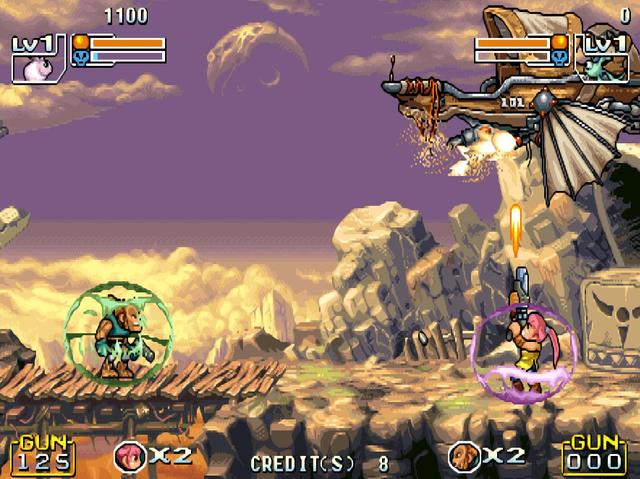640x479 pixels.
Task: Select the monkey face lives icon
Action: [462, 456]
